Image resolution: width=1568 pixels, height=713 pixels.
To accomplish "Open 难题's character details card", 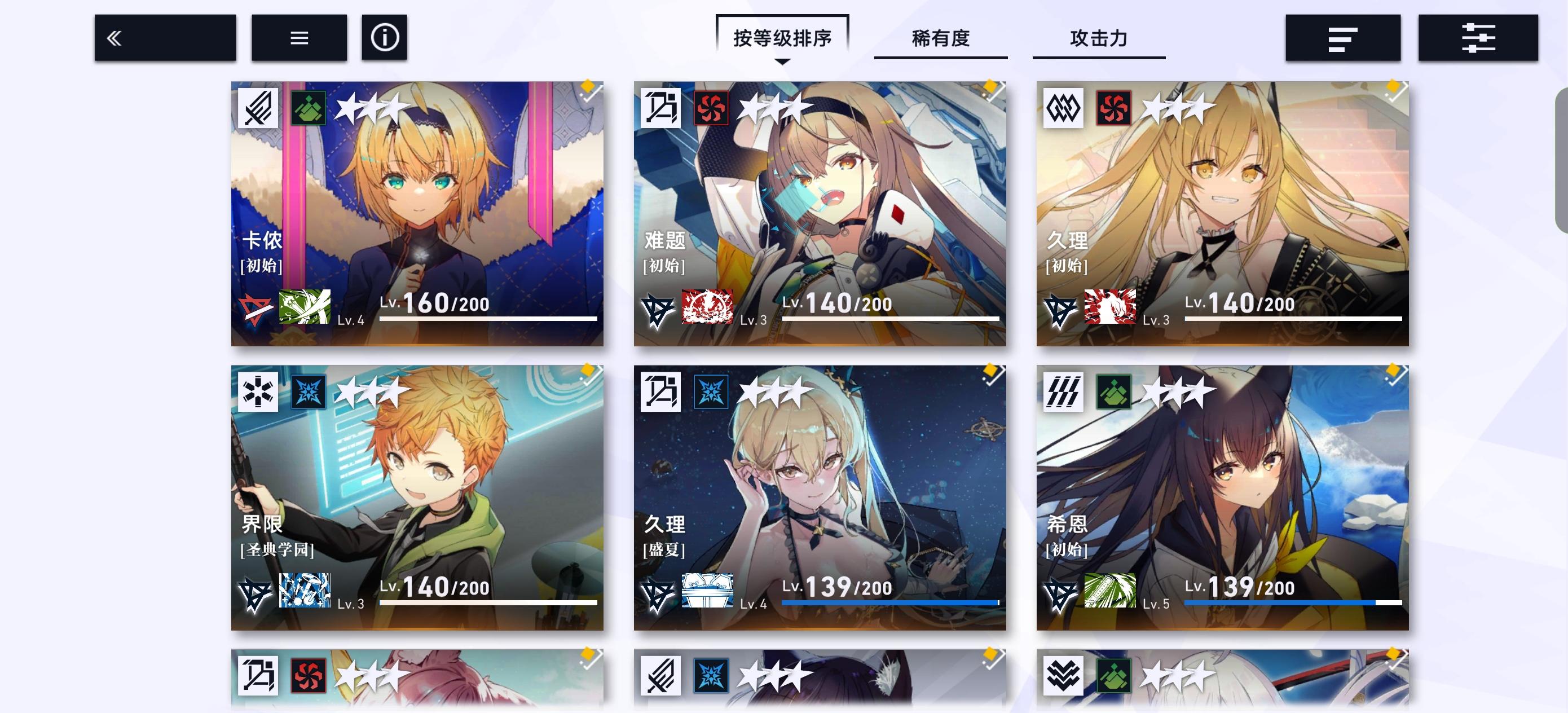I will click(818, 213).
